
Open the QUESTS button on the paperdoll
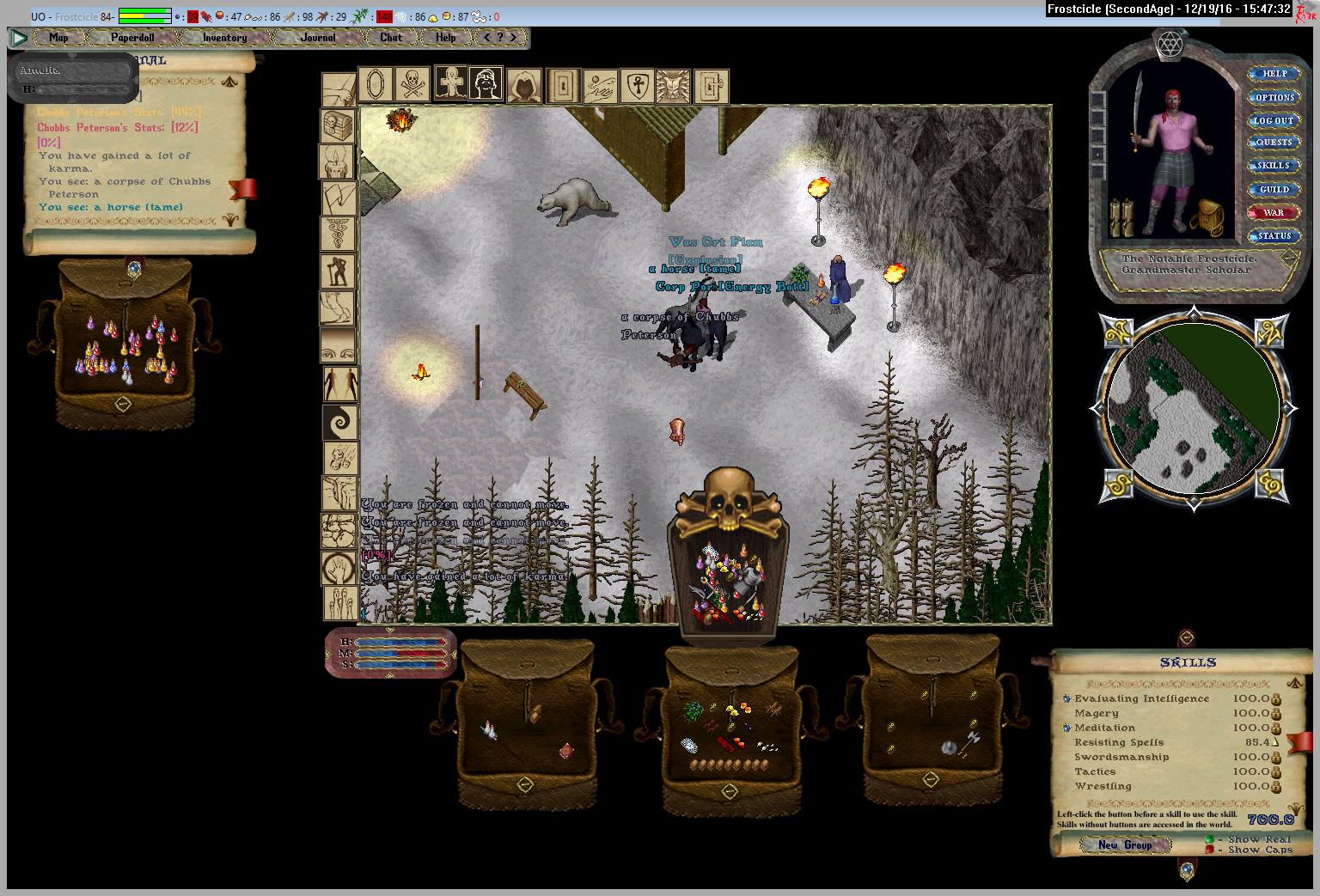click(1274, 143)
